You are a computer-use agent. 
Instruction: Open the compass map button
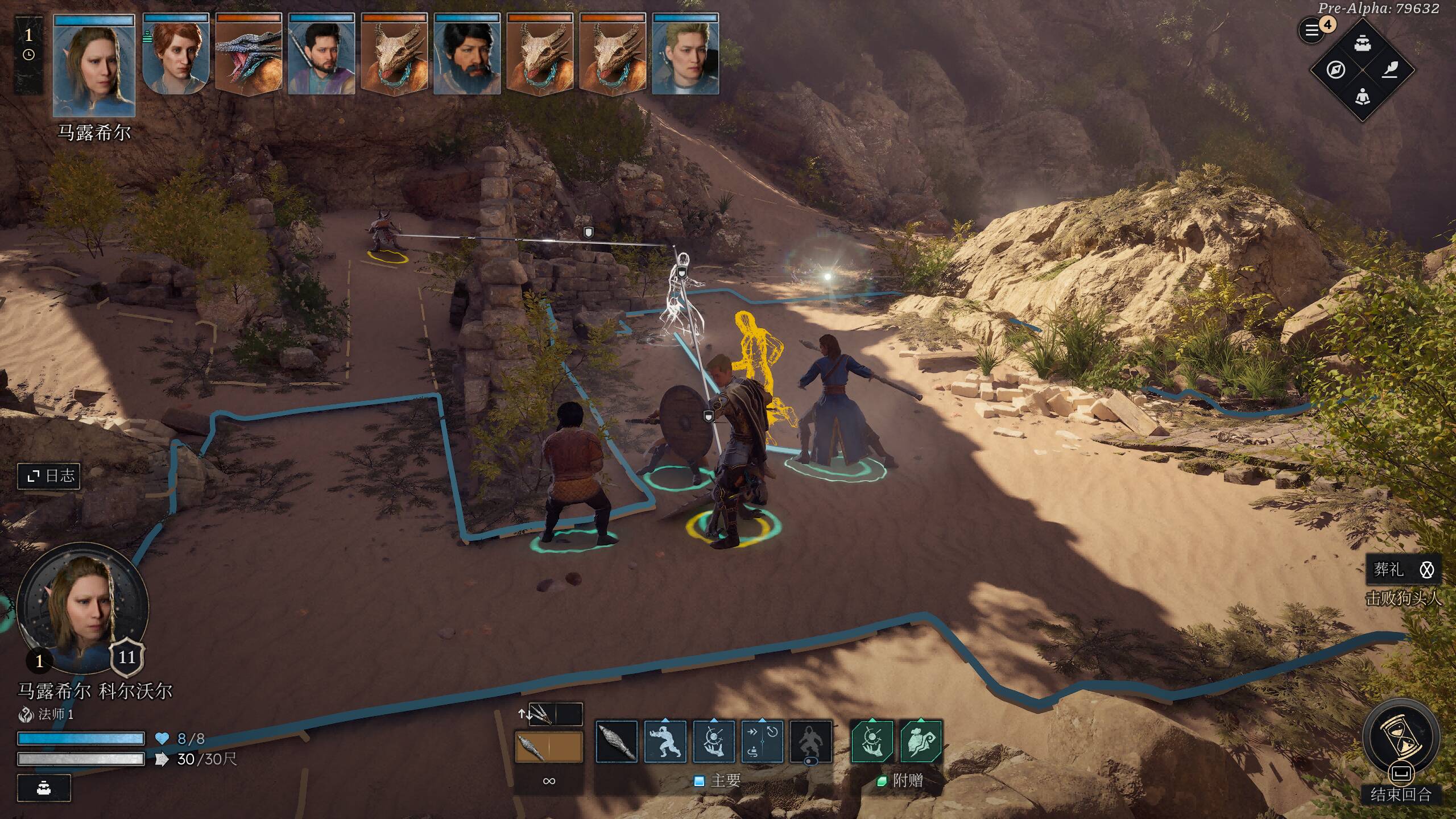pos(1336,70)
